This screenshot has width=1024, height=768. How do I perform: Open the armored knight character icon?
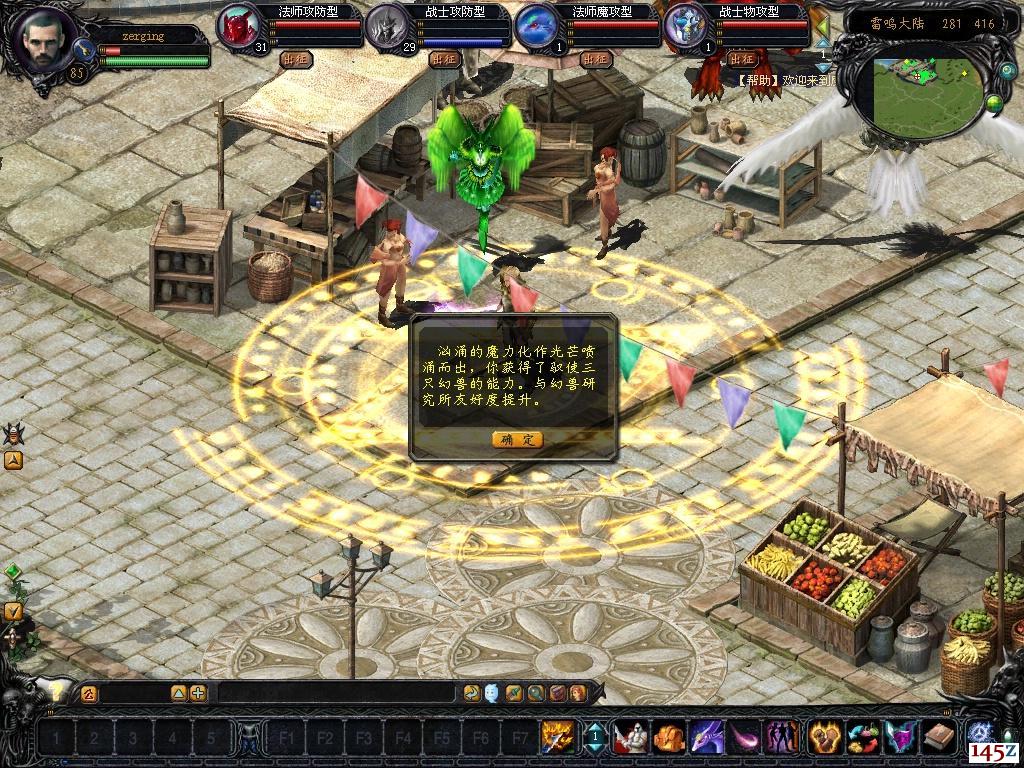click(631, 738)
